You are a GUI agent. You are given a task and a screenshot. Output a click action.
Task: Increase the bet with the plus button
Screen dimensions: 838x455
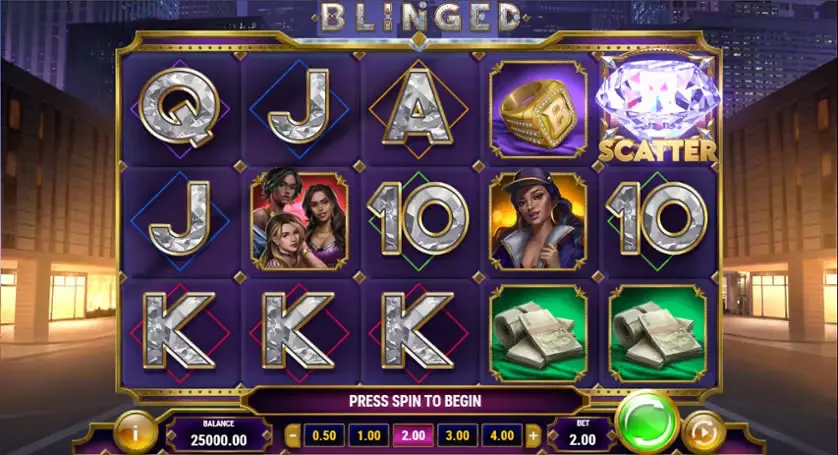(533, 436)
